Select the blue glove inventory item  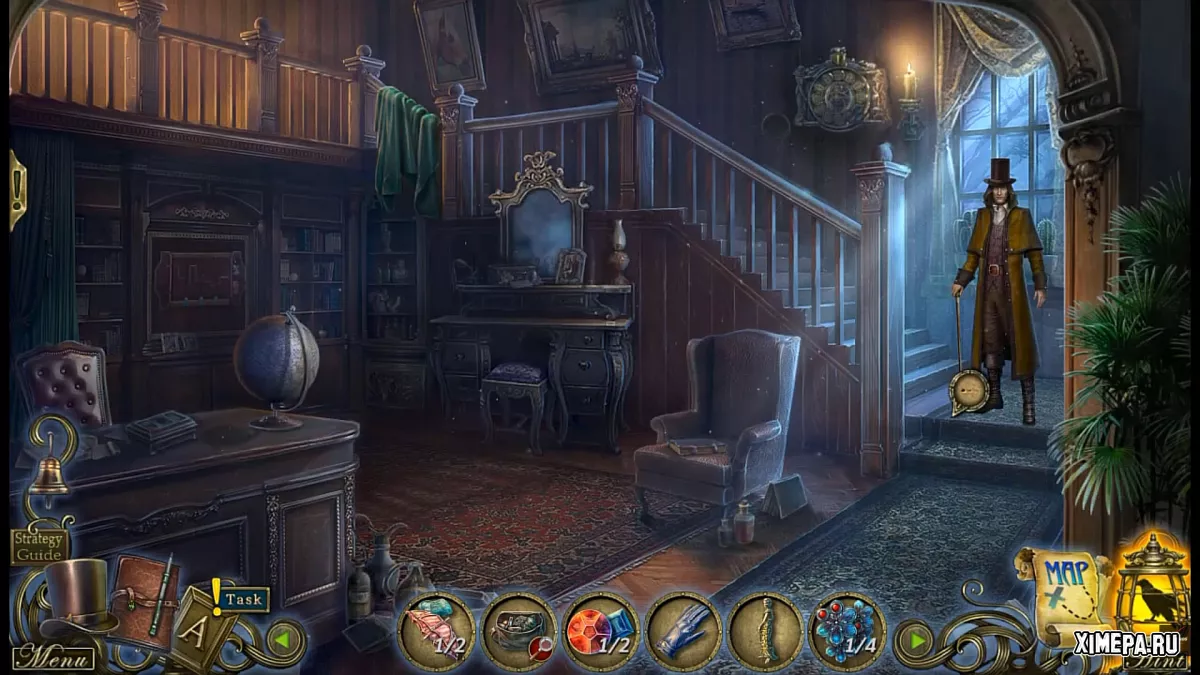(683, 631)
